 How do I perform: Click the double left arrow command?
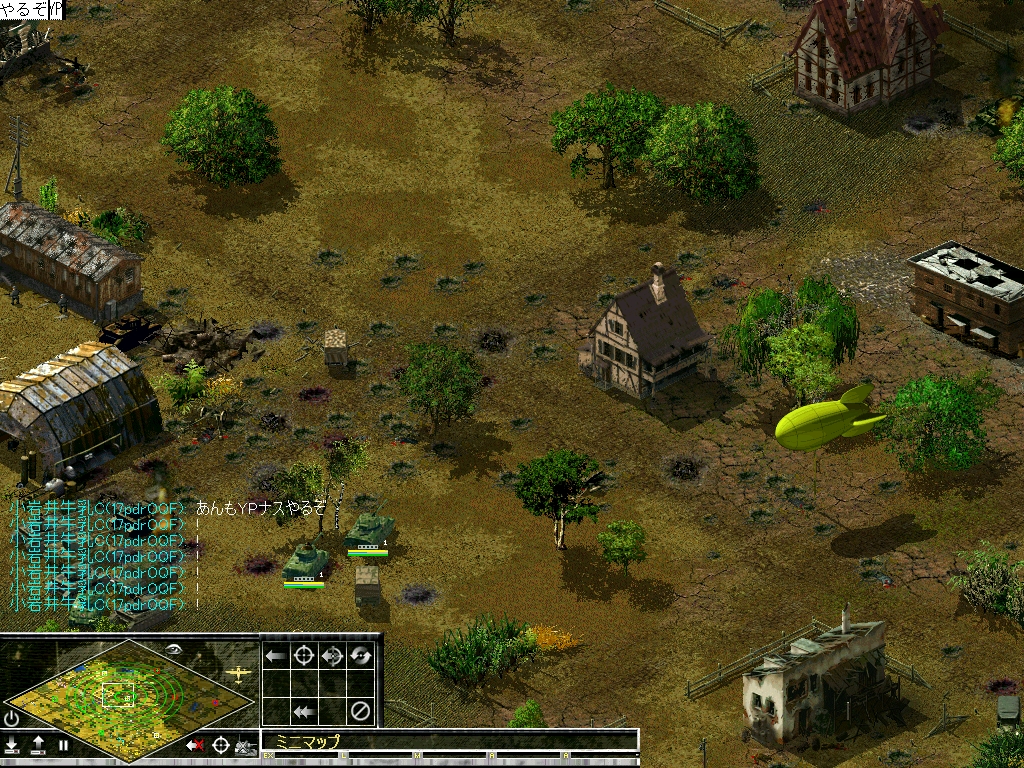[304, 712]
